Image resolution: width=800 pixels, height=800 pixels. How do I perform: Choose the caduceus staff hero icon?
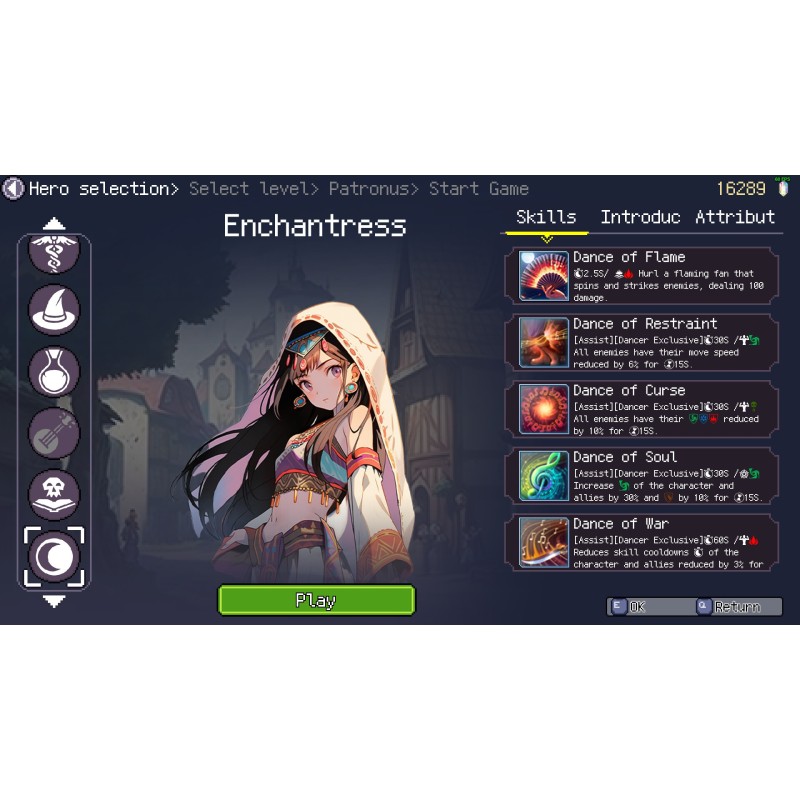(x=54, y=252)
